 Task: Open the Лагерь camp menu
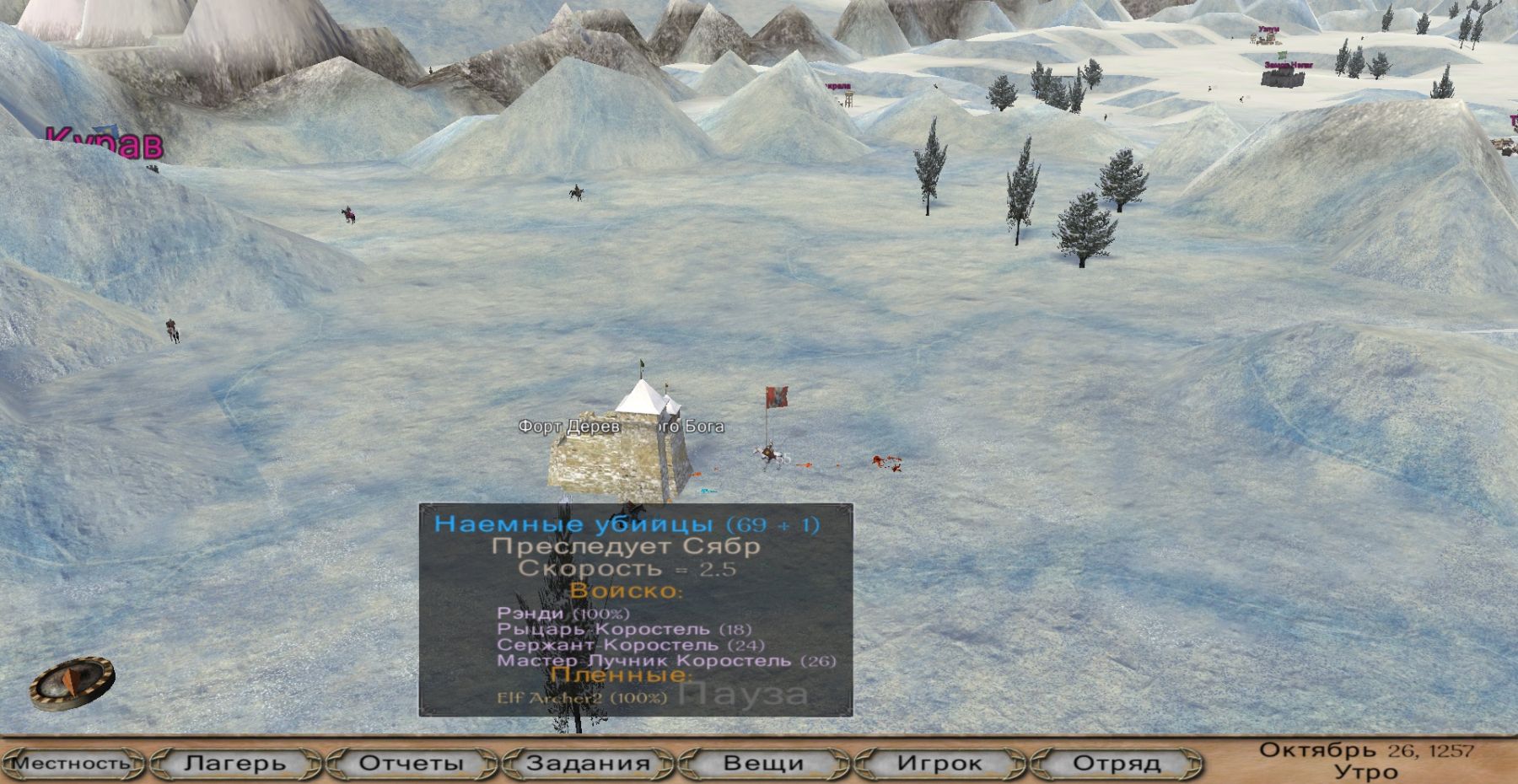[235, 764]
